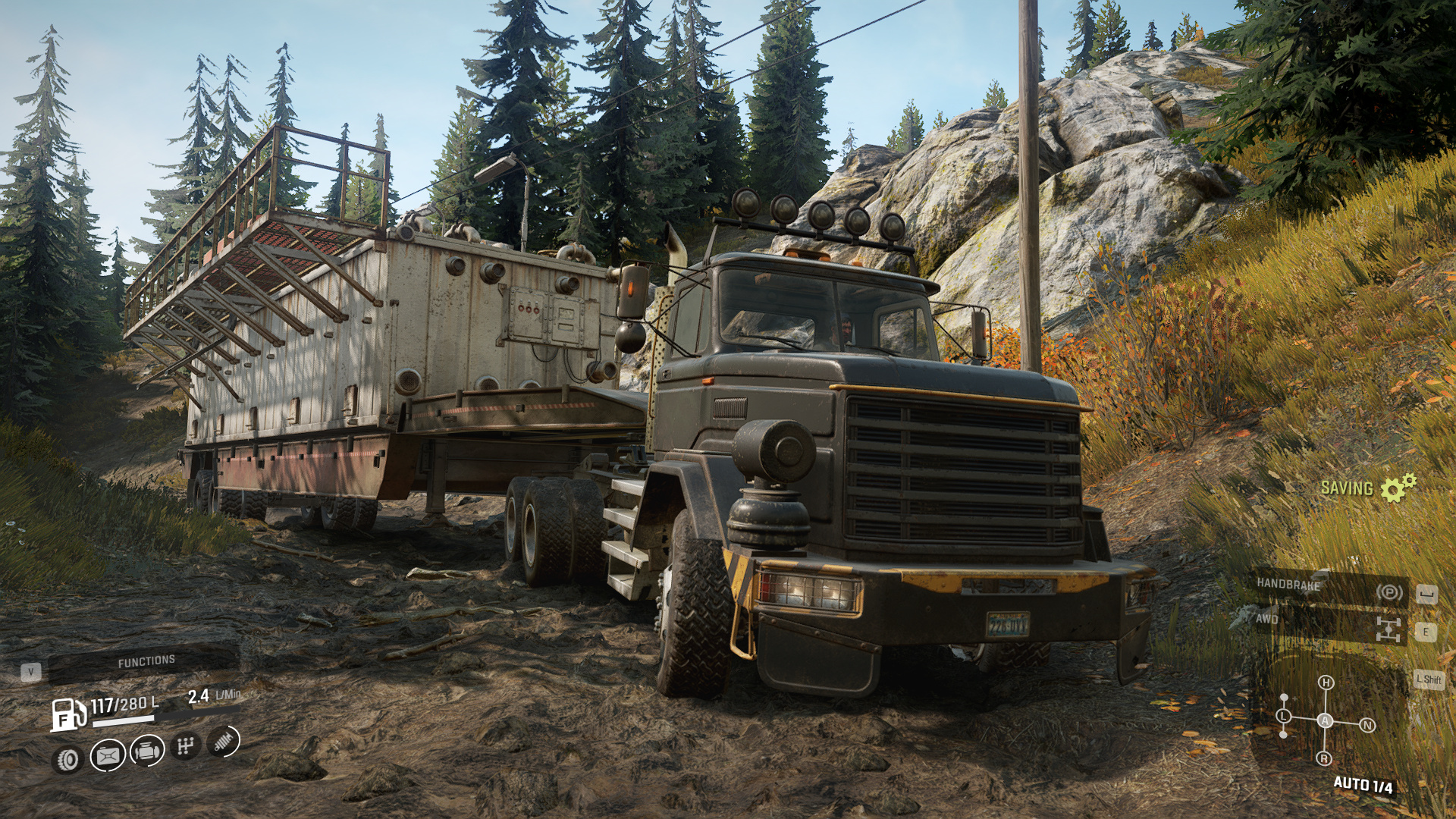
Task: Shift to High gear H
Action: click(x=1326, y=682)
